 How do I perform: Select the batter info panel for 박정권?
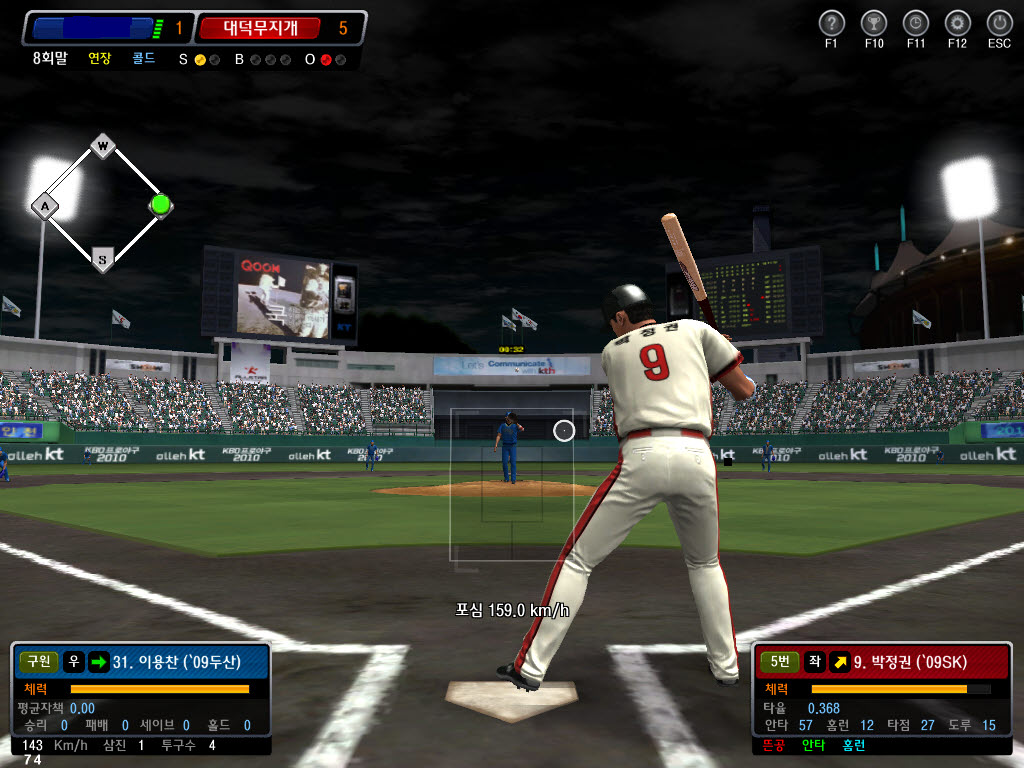pyautogui.click(x=882, y=698)
